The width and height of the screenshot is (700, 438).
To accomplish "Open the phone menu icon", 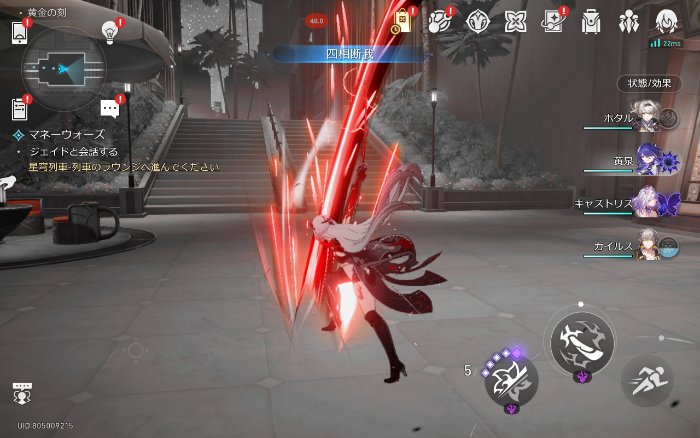I will tap(19, 32).
